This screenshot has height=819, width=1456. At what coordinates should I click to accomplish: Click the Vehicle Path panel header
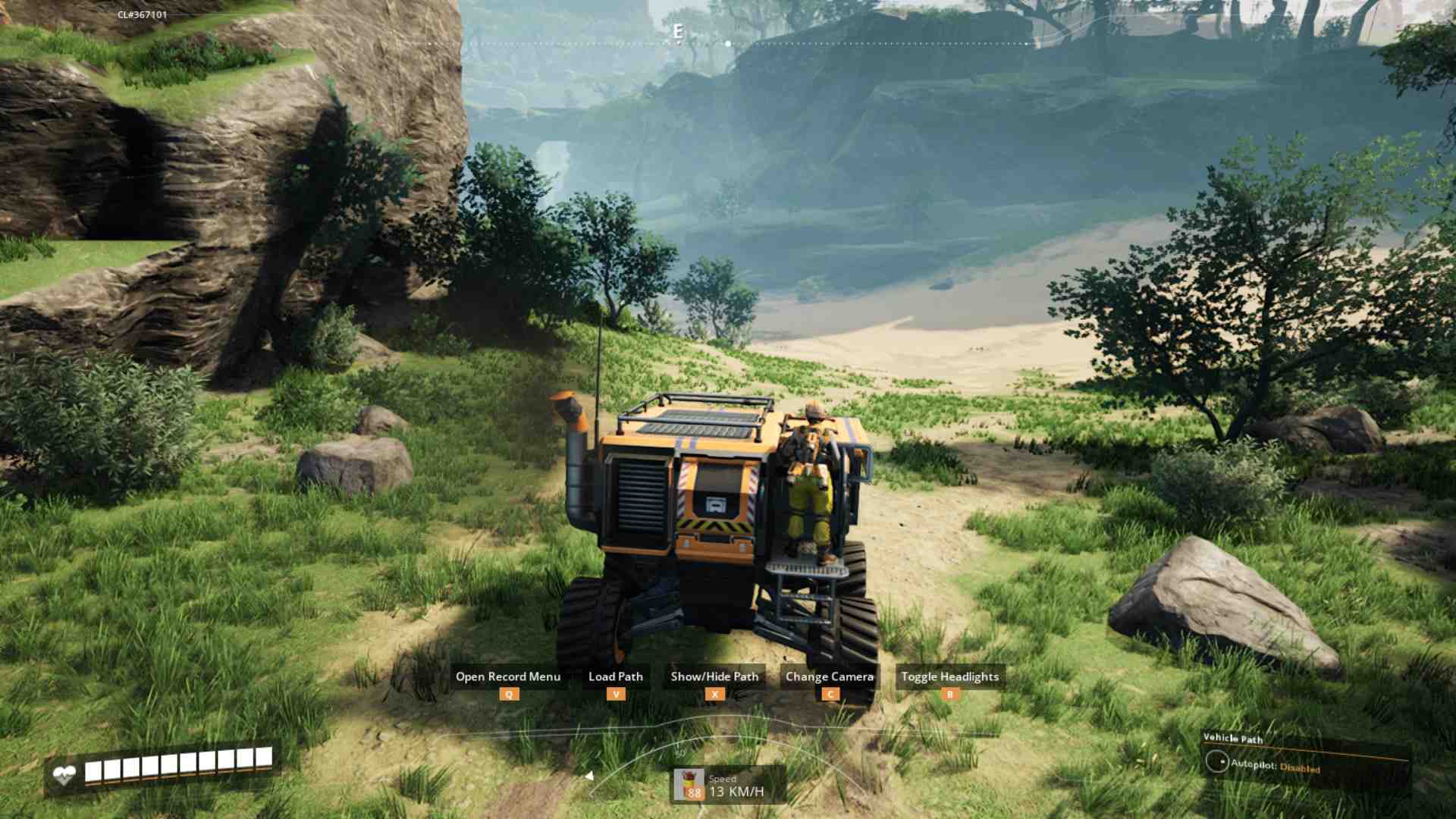click(x=1235, y=738)
